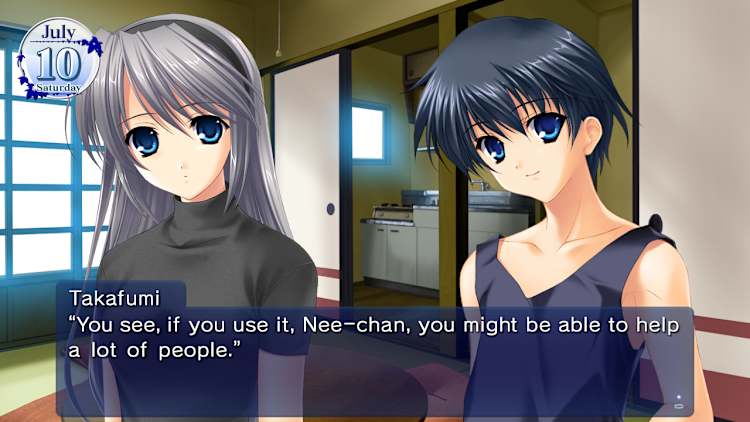Click the dialogue continue indicator icon
Image resolution: width=750 pixels, height=422 pixels.
click(x=679, y=403)
